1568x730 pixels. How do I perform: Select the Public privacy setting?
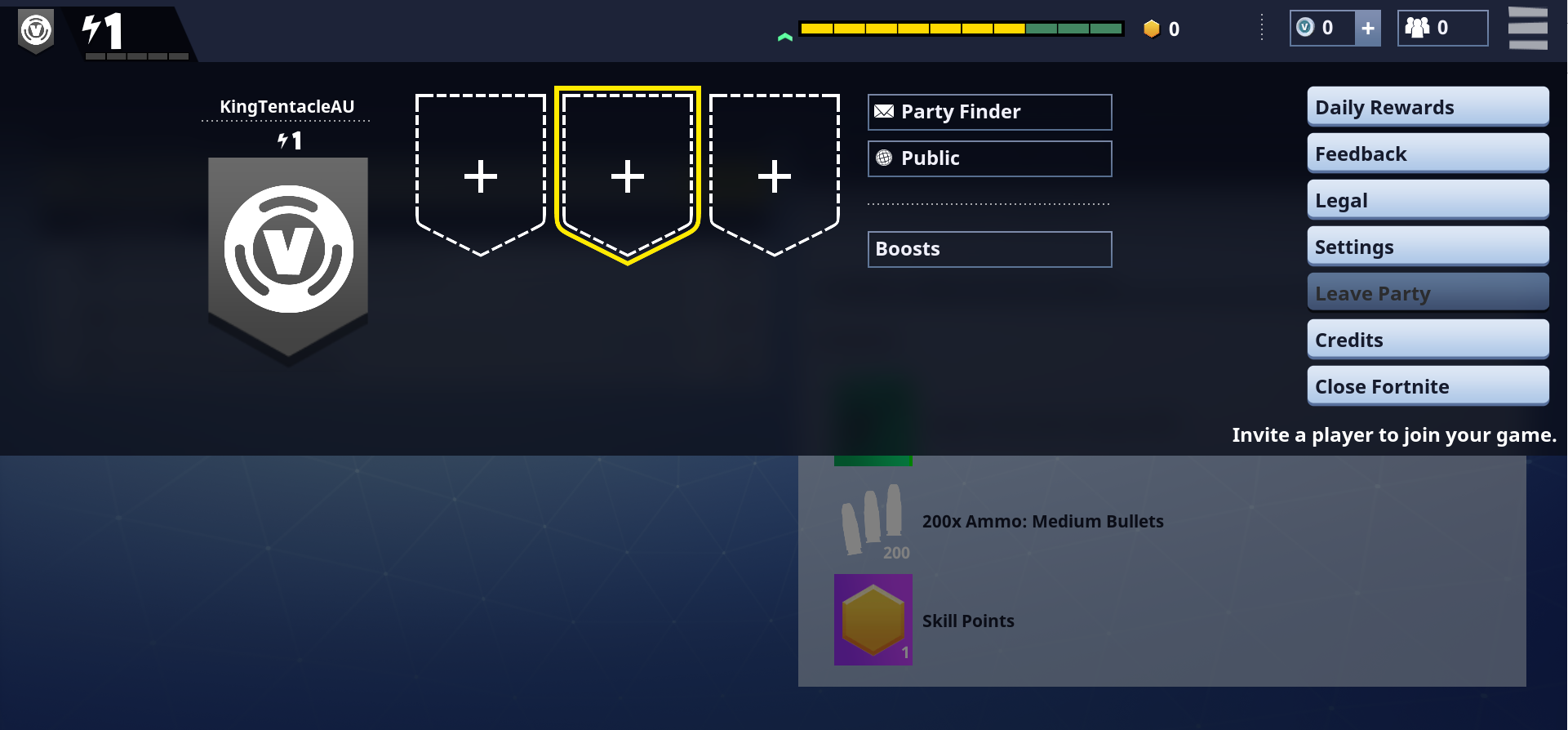tap(988, 158)
